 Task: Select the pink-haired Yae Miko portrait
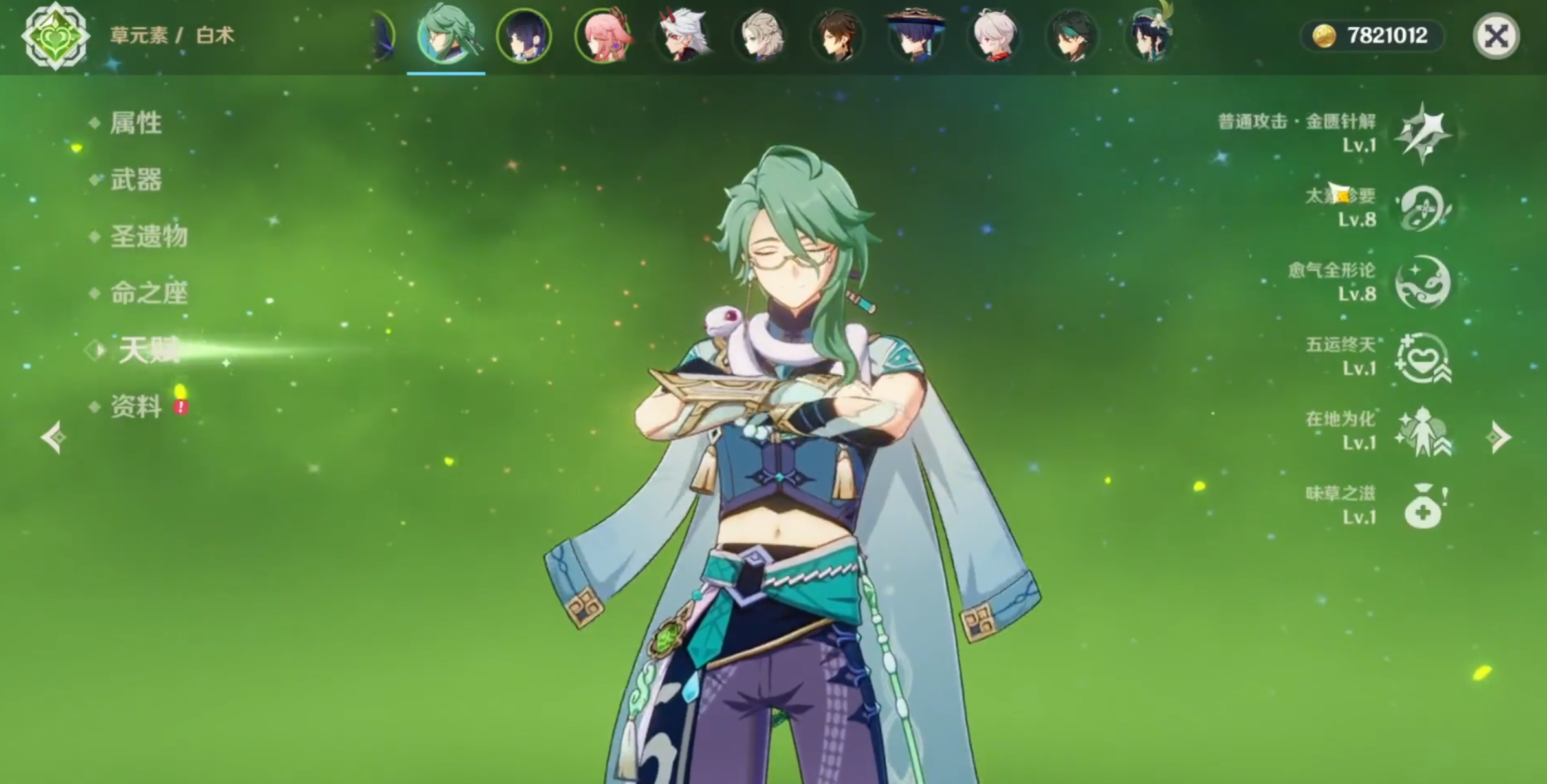(602, 36)
